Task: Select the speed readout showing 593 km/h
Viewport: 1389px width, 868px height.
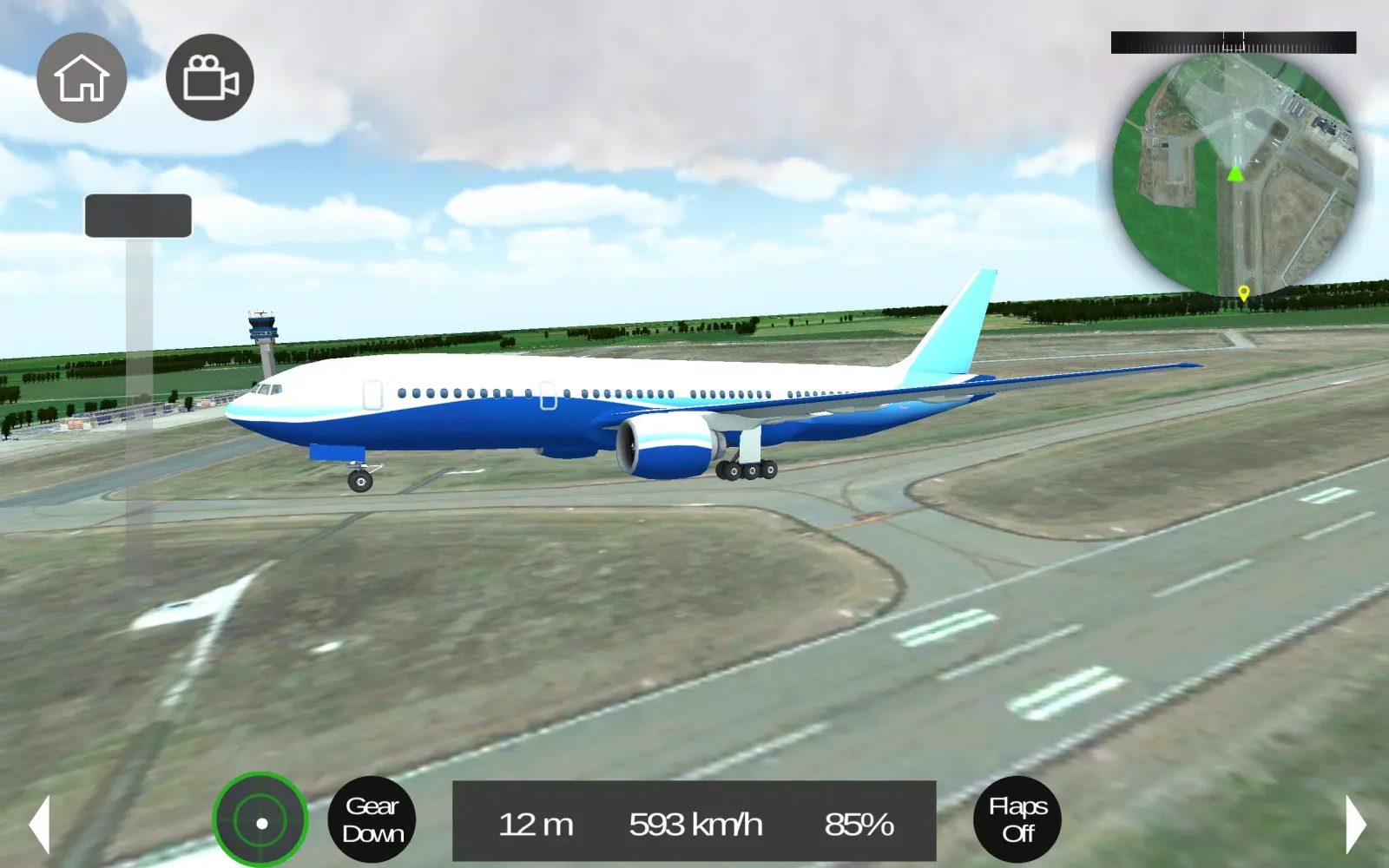Action: click(x=694, y=824)
